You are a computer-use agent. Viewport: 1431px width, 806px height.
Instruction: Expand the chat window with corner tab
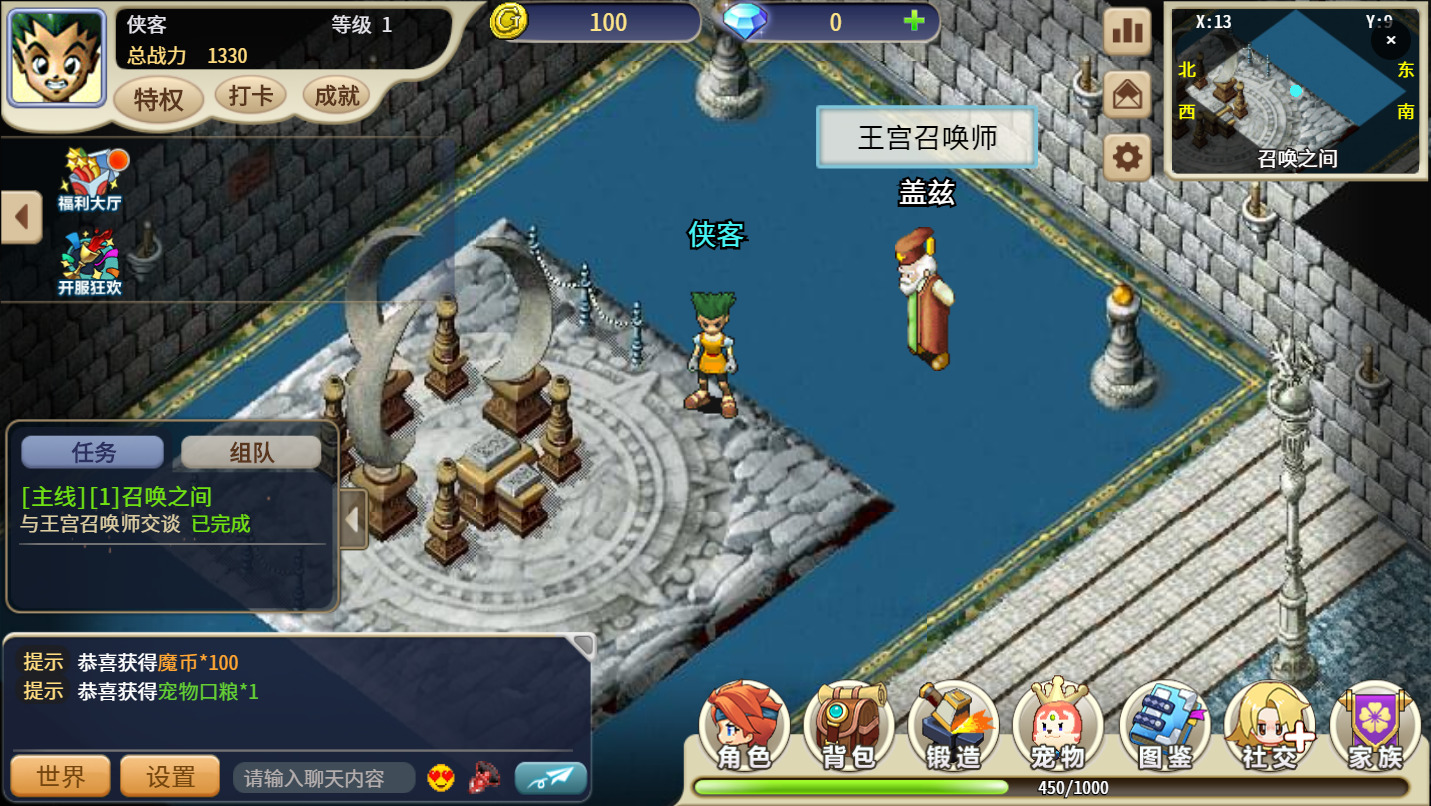pyautogui.click(x=582, y=645)
